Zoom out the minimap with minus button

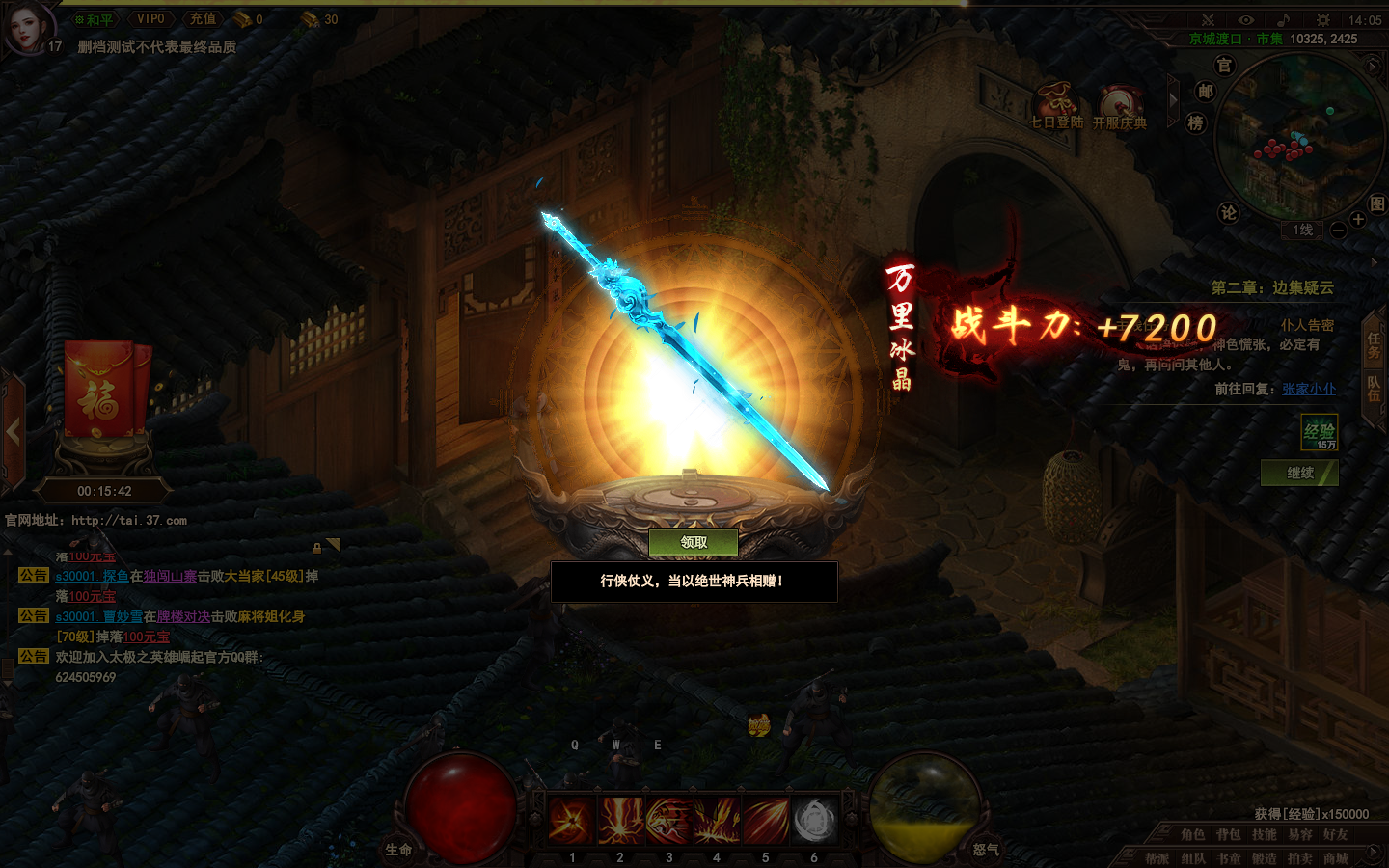coord(1338,230)
